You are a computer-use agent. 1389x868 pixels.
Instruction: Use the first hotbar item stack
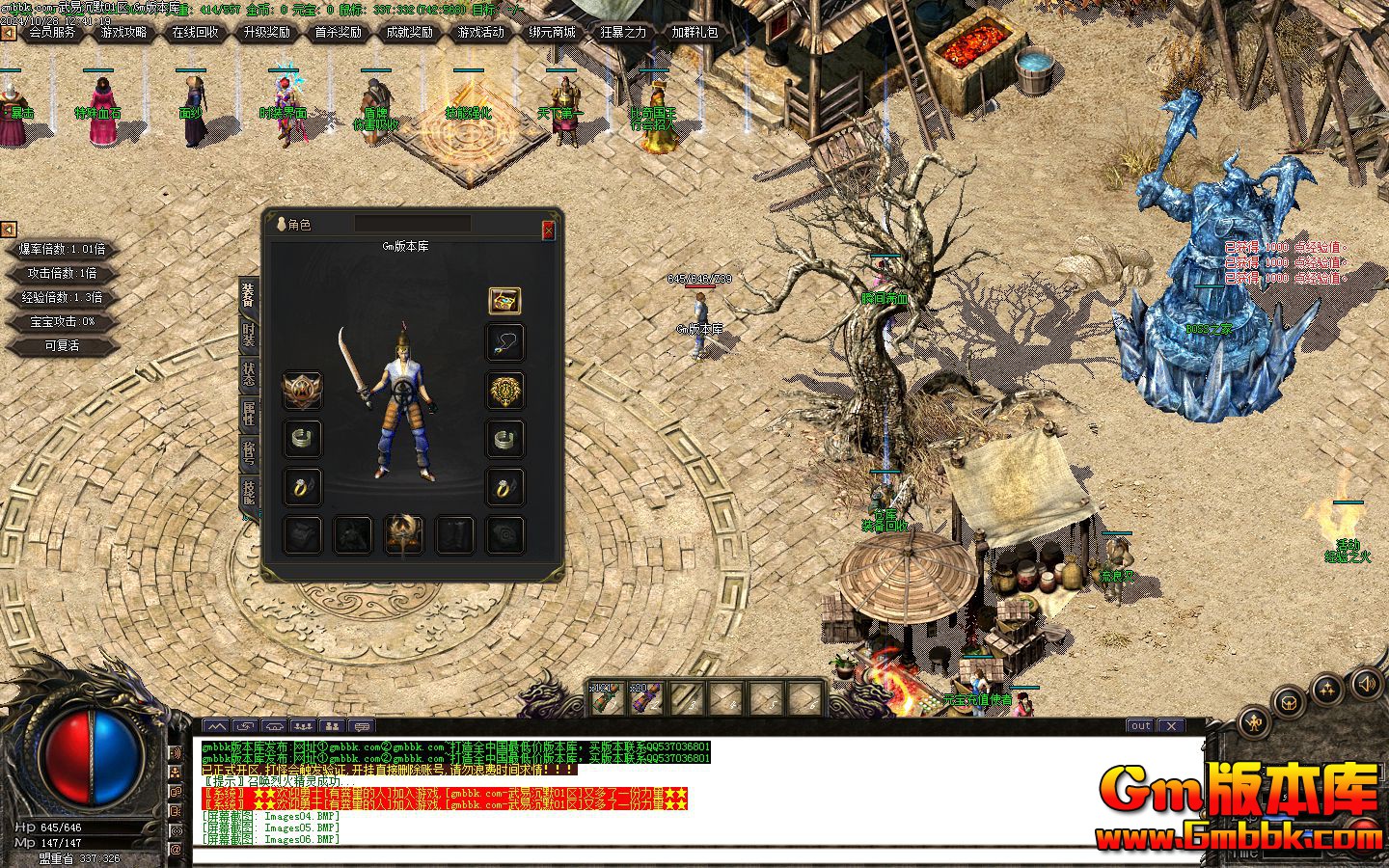pyautogui.click(x=608, y=696)
